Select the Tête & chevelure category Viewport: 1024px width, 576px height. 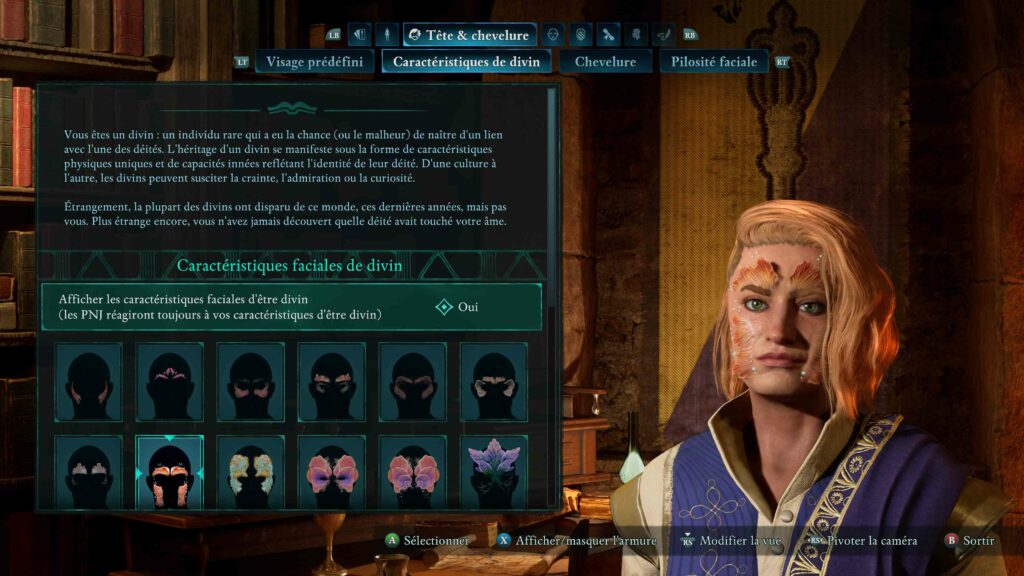point(470,35)
